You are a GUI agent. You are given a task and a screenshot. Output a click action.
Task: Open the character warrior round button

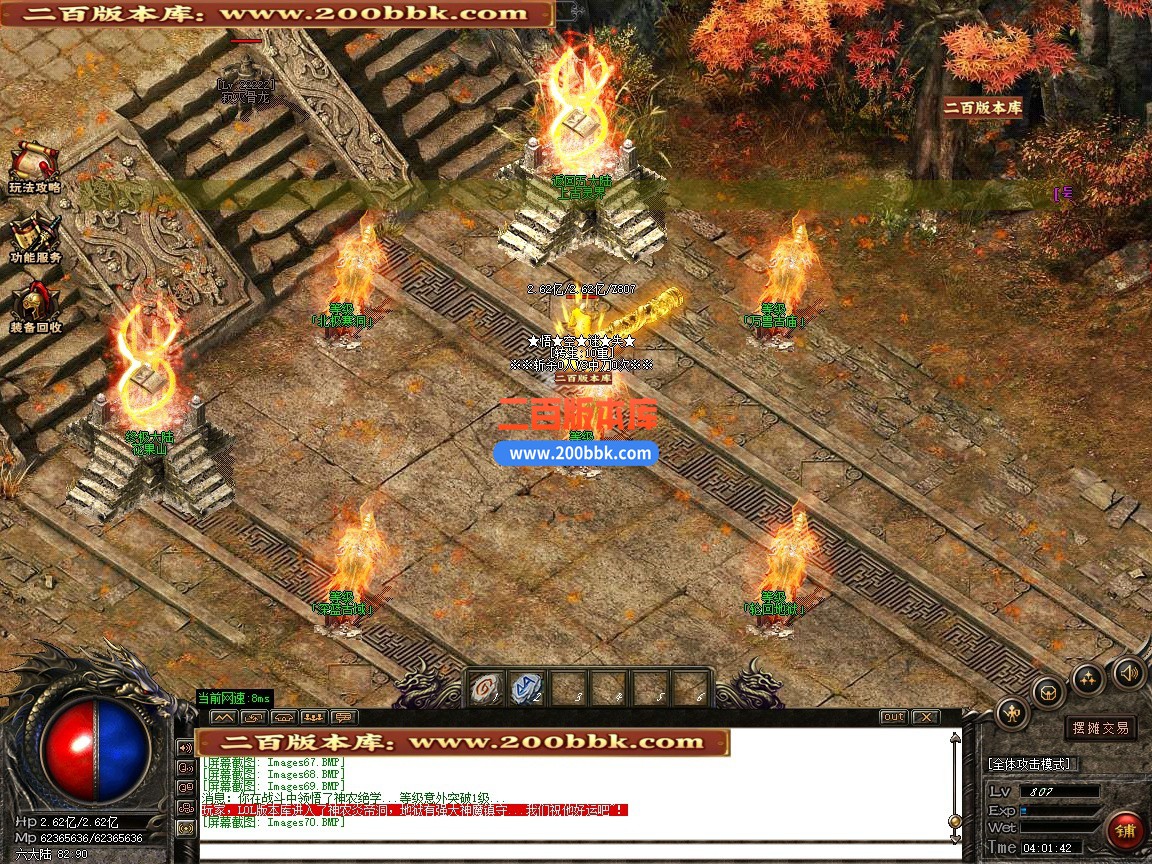coord(1013,712)
